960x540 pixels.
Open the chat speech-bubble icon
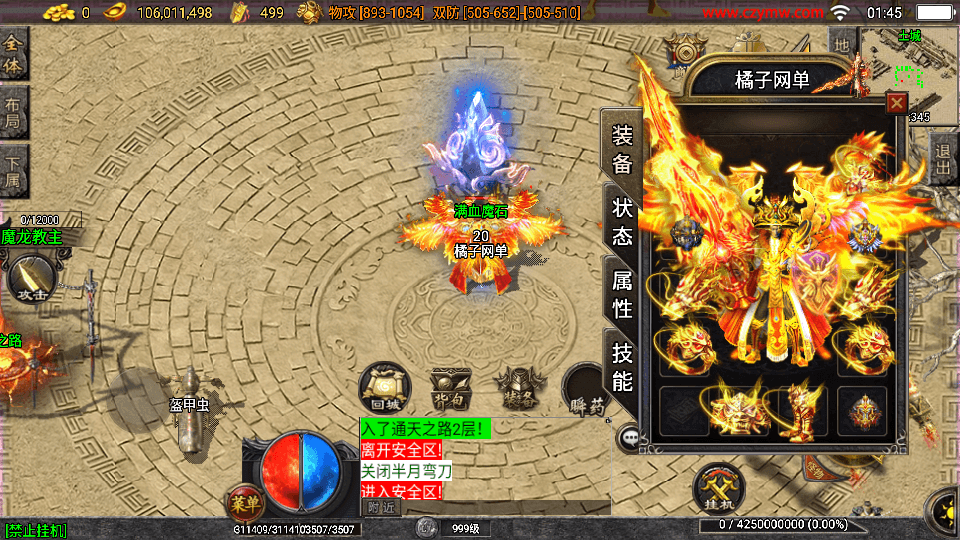tap(630, 437)
